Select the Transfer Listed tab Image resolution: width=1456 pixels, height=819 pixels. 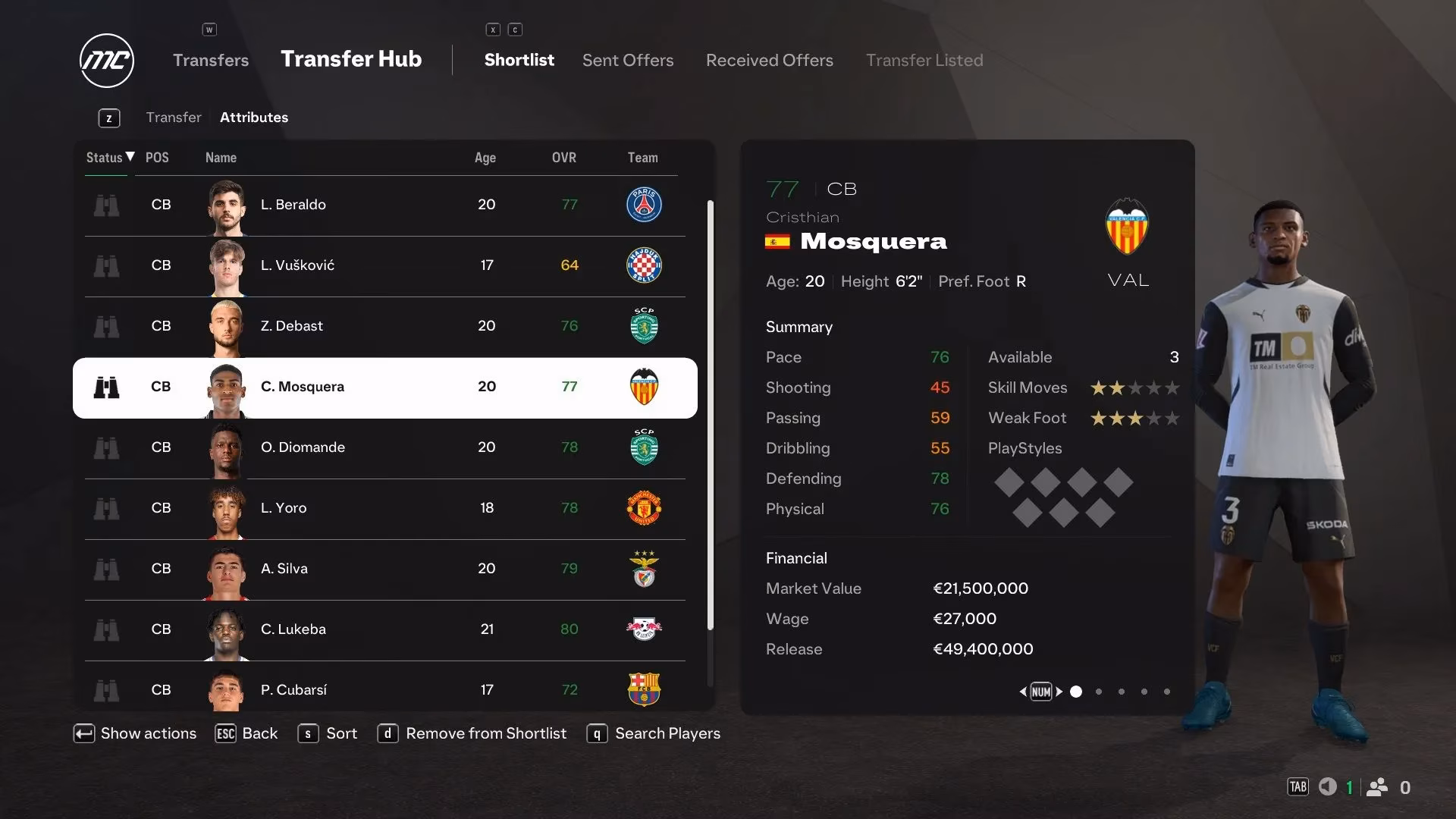click(x=924, y=60)
